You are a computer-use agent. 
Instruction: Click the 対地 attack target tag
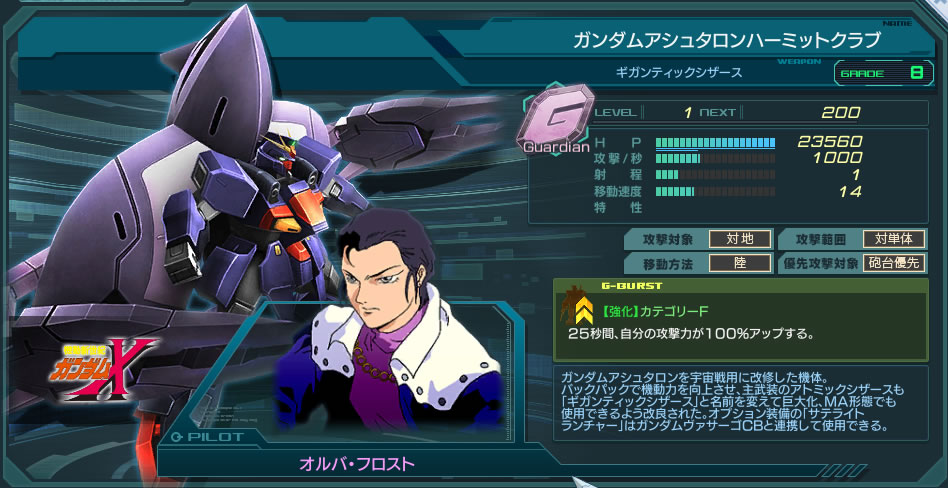[739, 238]
